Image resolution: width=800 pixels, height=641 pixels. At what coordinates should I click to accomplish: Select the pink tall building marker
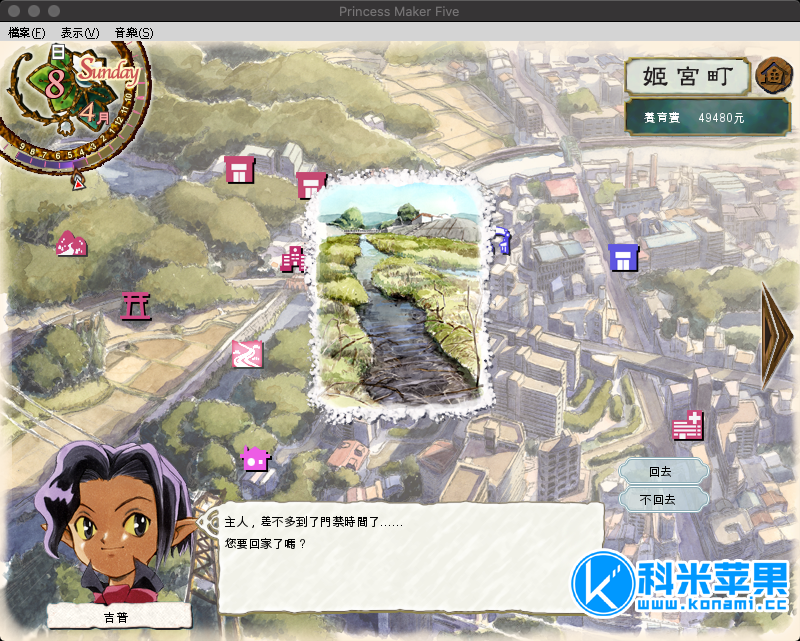click(x=293, y=259)
